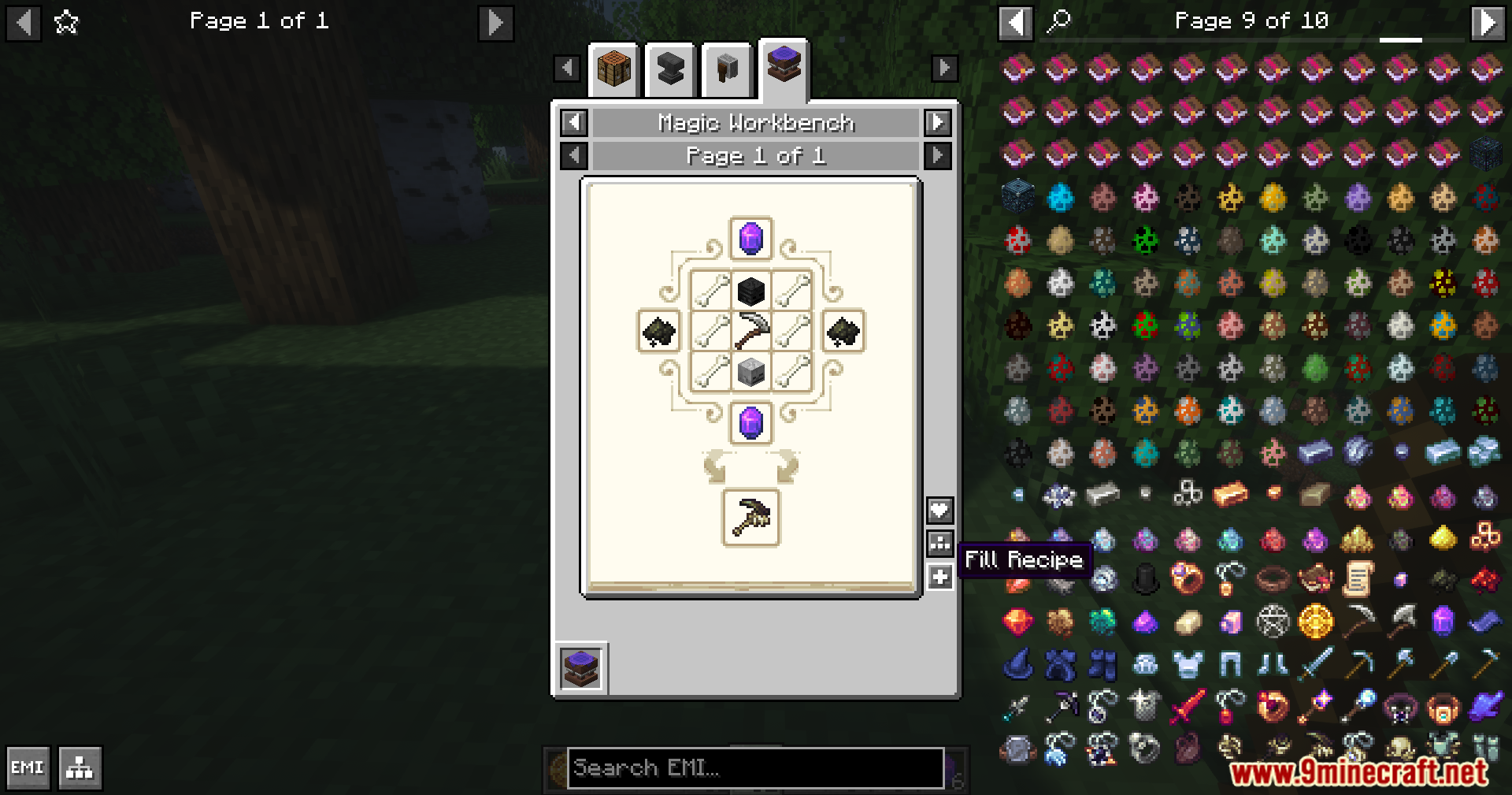The image size is (1512, 795).
Task: Toggle recipe favorite with the heart icon
Action: [939, 510]
